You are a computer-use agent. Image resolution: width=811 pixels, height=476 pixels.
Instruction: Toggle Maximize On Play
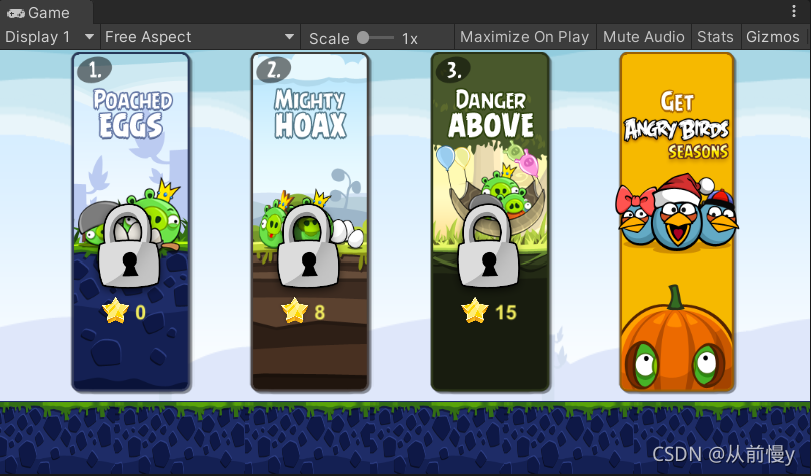(524, 37)
